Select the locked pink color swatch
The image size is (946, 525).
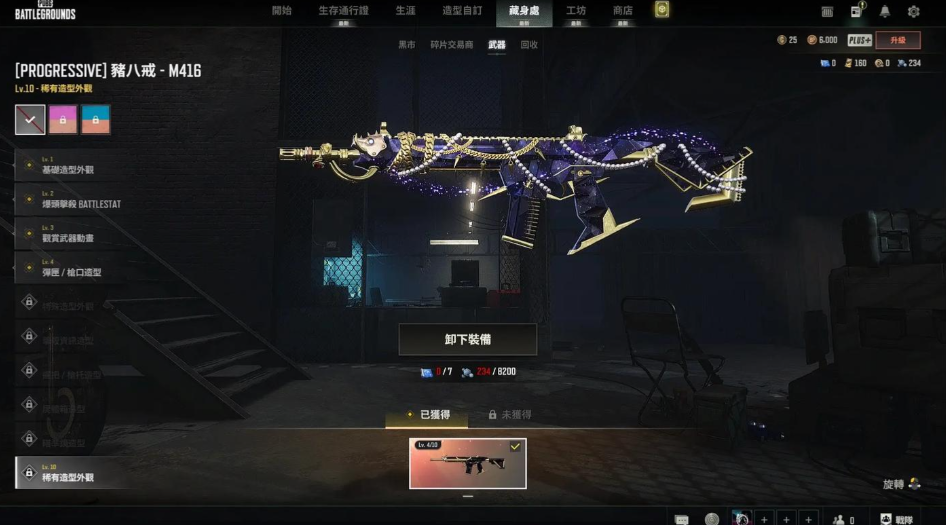[63, 120]
